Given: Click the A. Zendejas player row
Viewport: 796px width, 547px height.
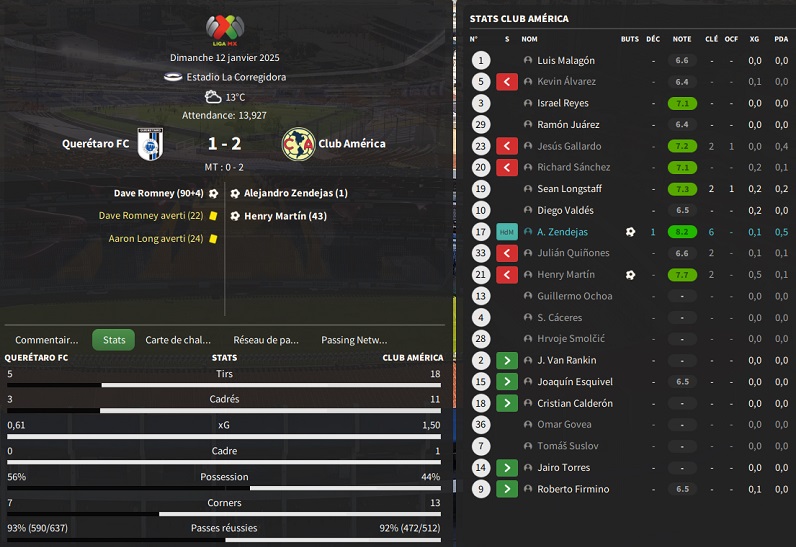Looking at the screenshot, I should [562, 232].
